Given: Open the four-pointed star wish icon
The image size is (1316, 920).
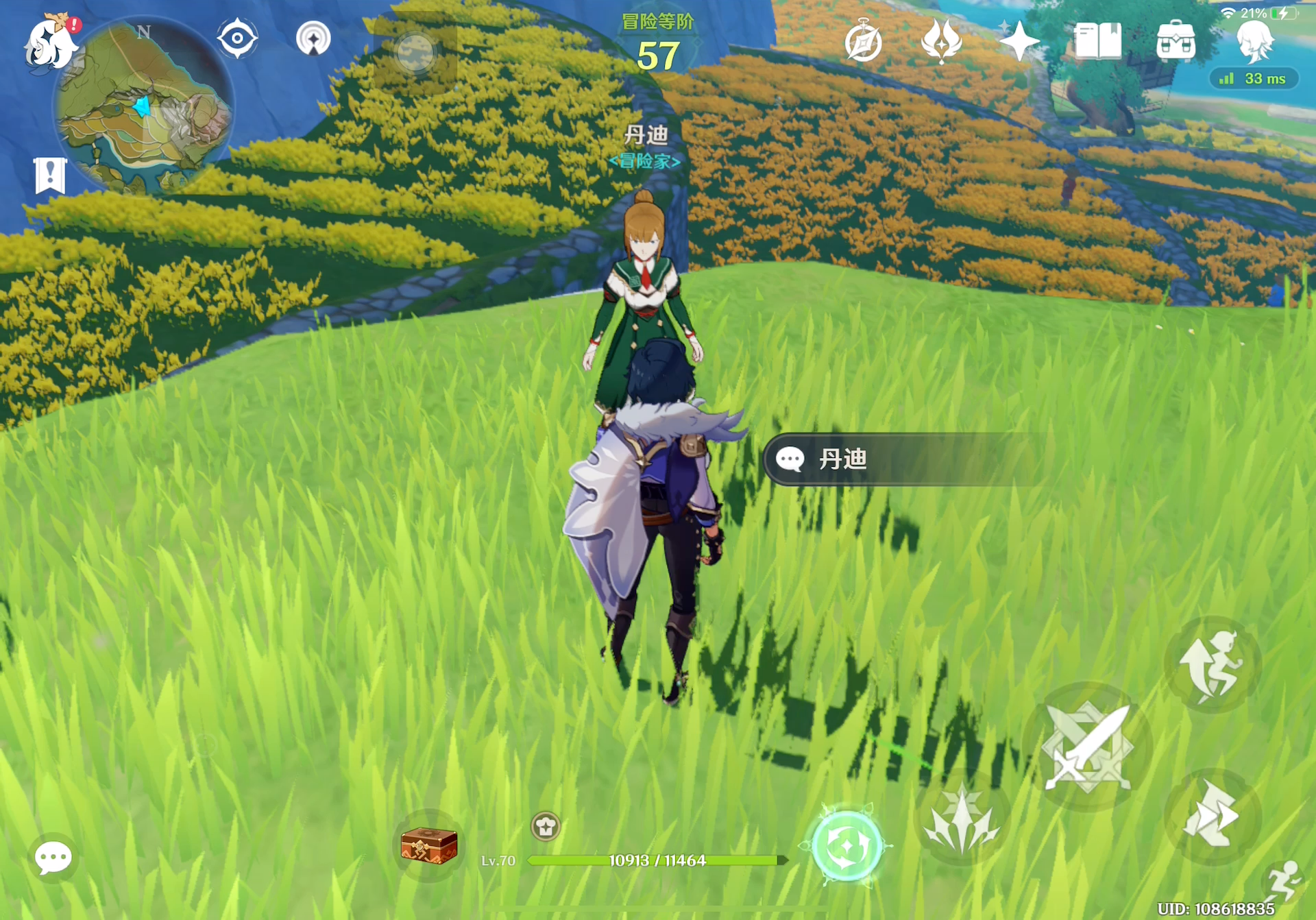Looking at the screenshot, I should point(1019,41).
